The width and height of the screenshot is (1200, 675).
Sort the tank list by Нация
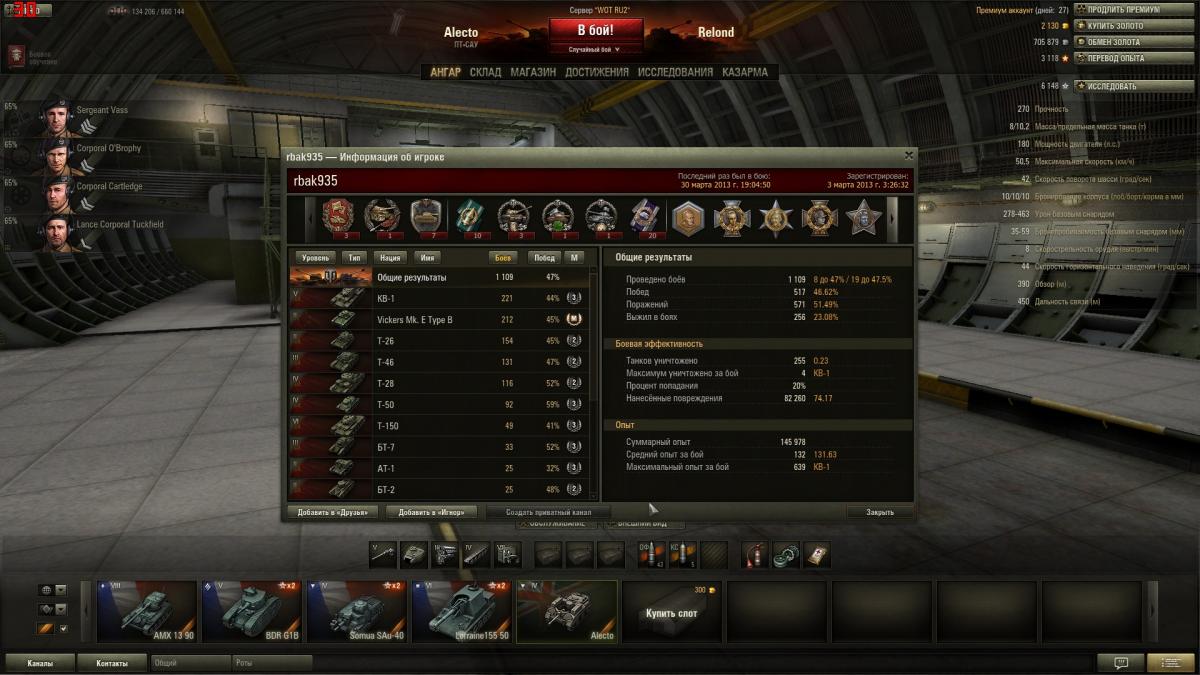[390, 257]
